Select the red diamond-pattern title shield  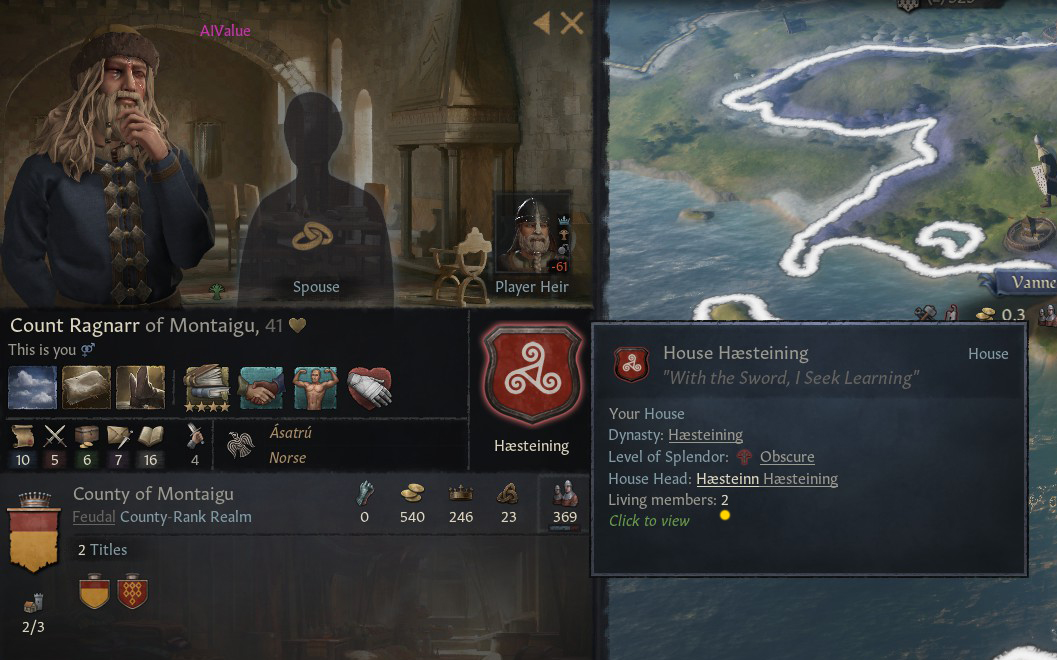pos(133,592)
